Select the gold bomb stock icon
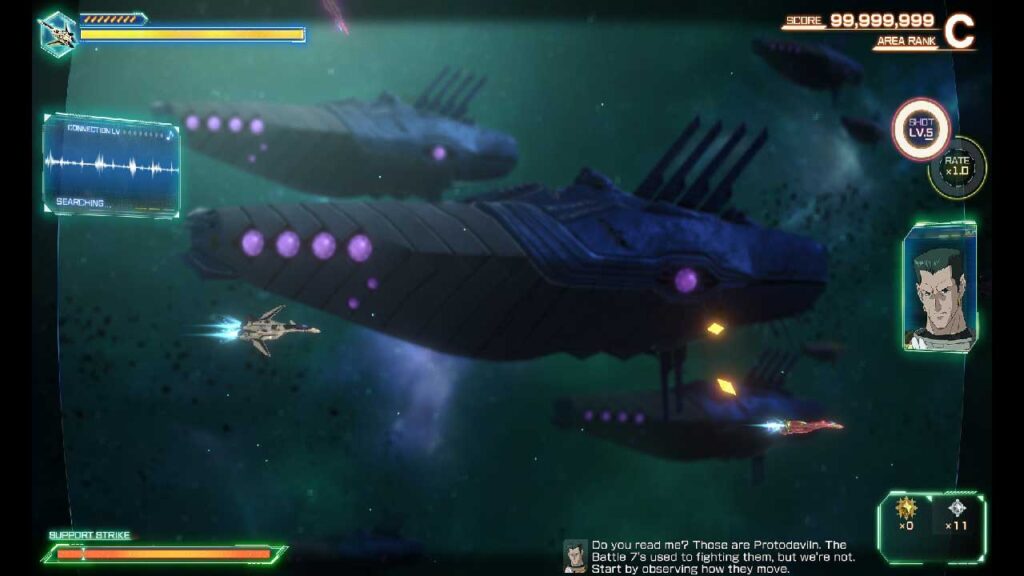Viewport: 1024px width, 576px height. pos(906,508)
